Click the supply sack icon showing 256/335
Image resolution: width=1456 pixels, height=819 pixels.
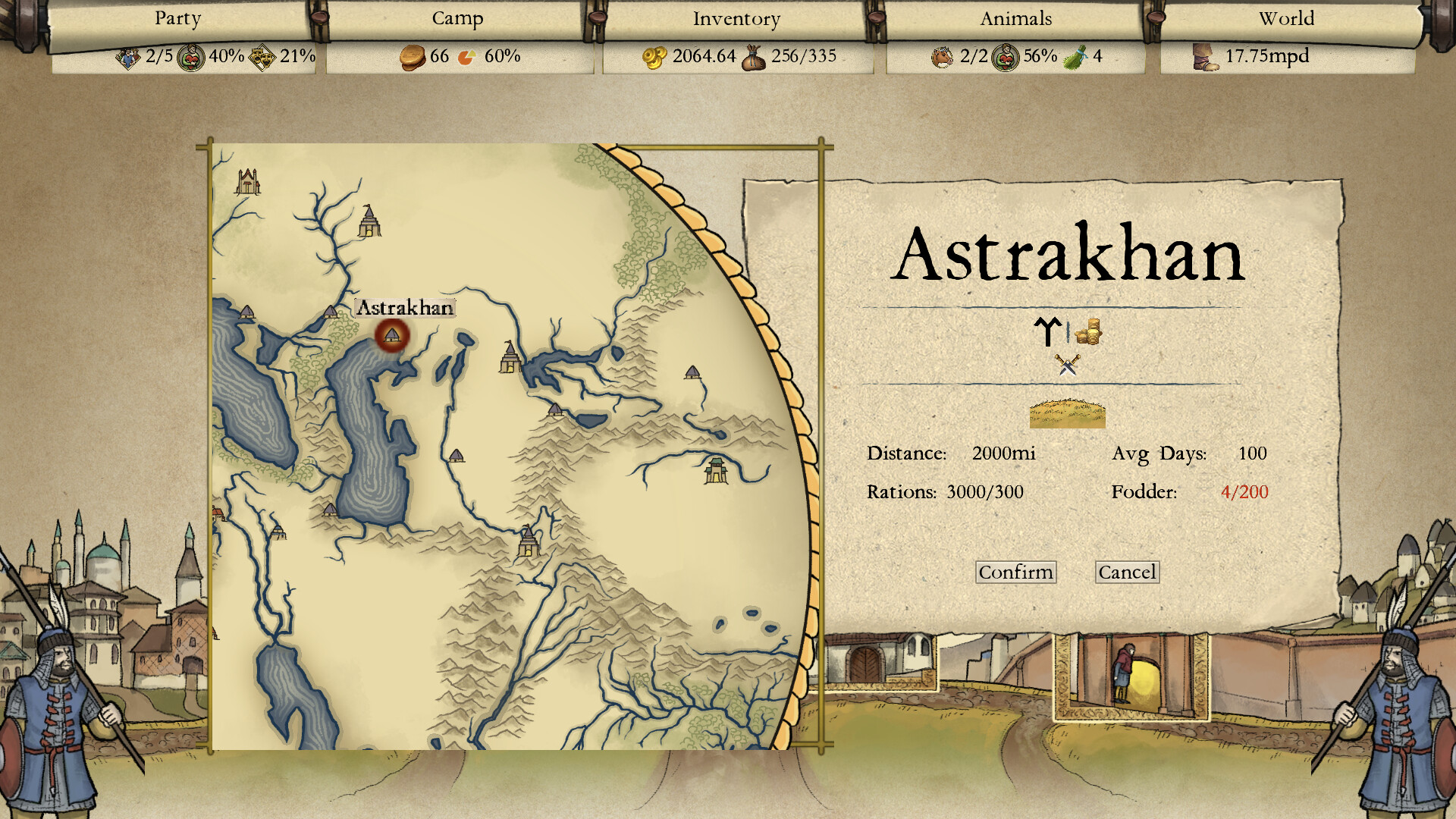tap(754, 56)
